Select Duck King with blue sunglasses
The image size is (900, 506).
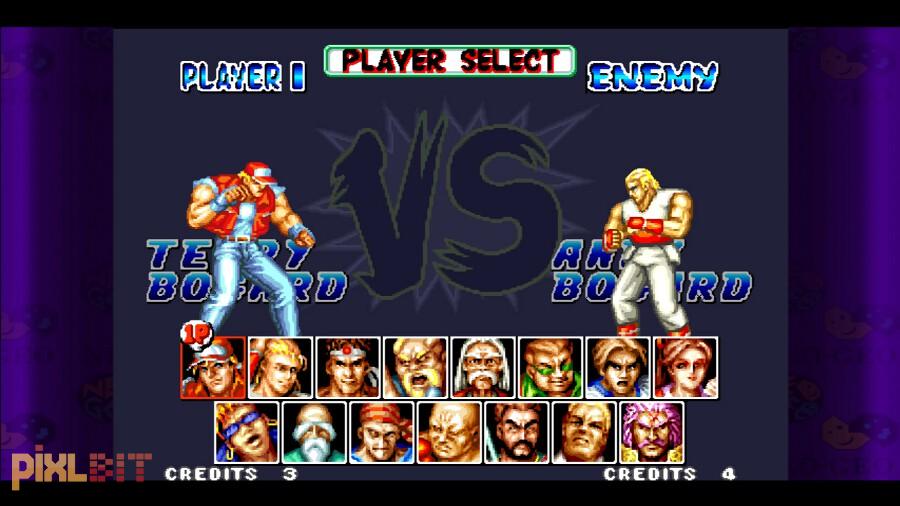(246, 432)
